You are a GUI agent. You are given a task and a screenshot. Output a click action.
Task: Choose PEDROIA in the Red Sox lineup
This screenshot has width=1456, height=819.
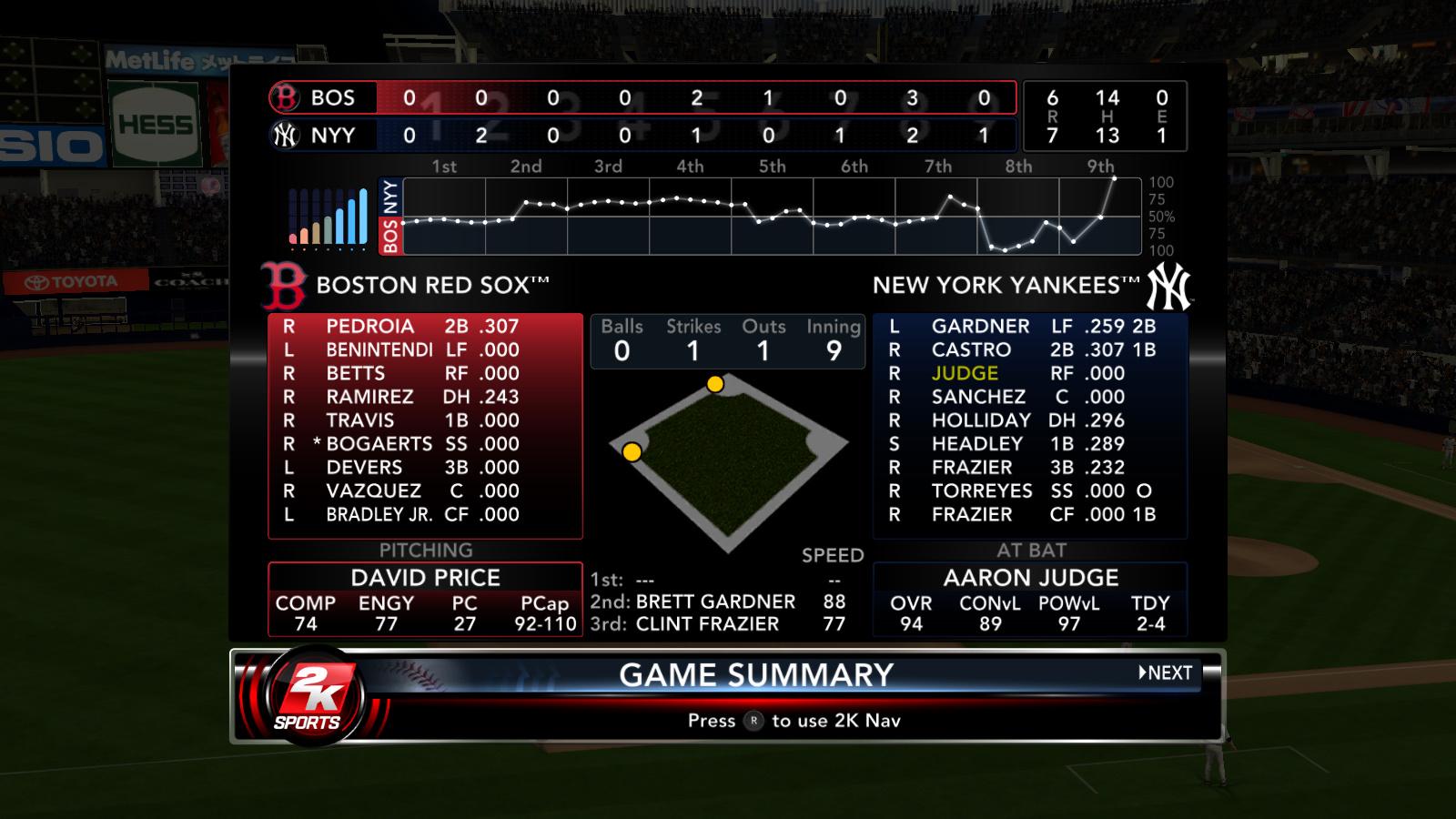(x=369, y=327)
